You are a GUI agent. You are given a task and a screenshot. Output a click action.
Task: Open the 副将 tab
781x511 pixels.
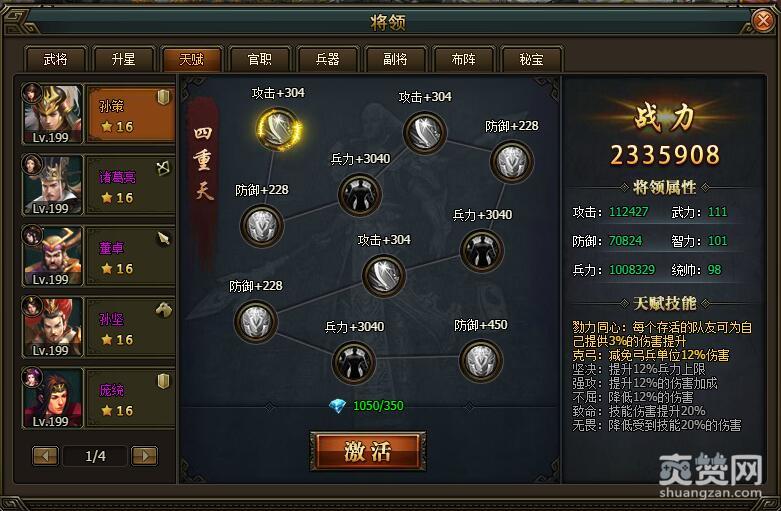point(395,59)
